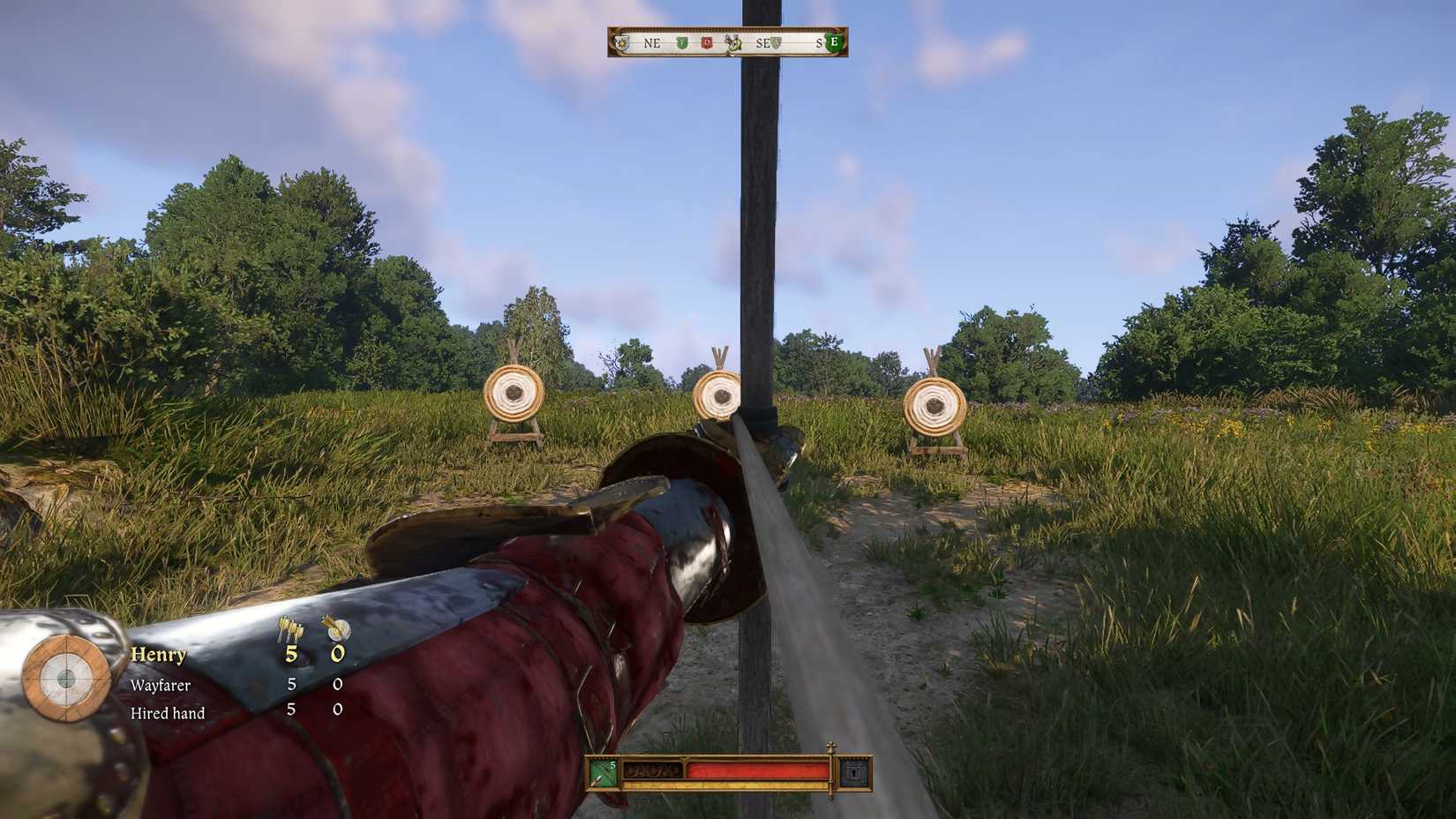Click the red D shield marker on the compass
The height and width of the screenshot is (819, 1456).
click(x=707, y=42)
